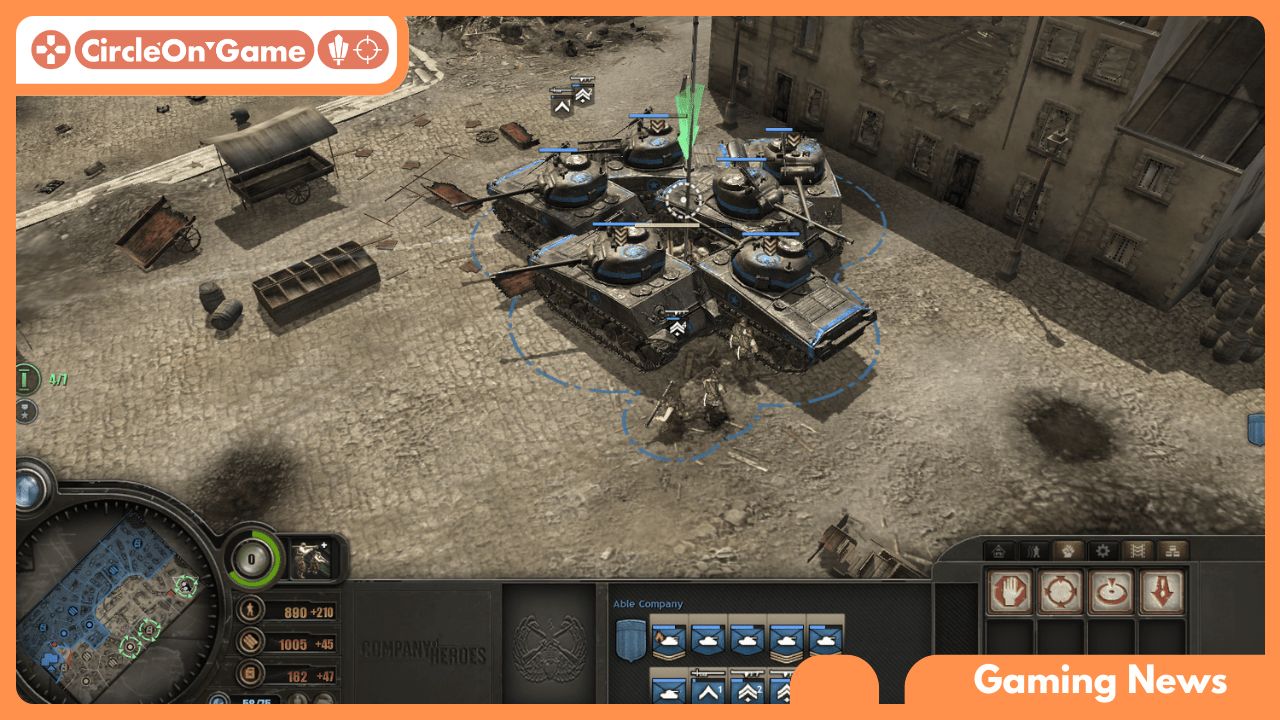Click the veterancy level 1 chevron icon
1280x720 pixels.
click(x=707, y=693)
